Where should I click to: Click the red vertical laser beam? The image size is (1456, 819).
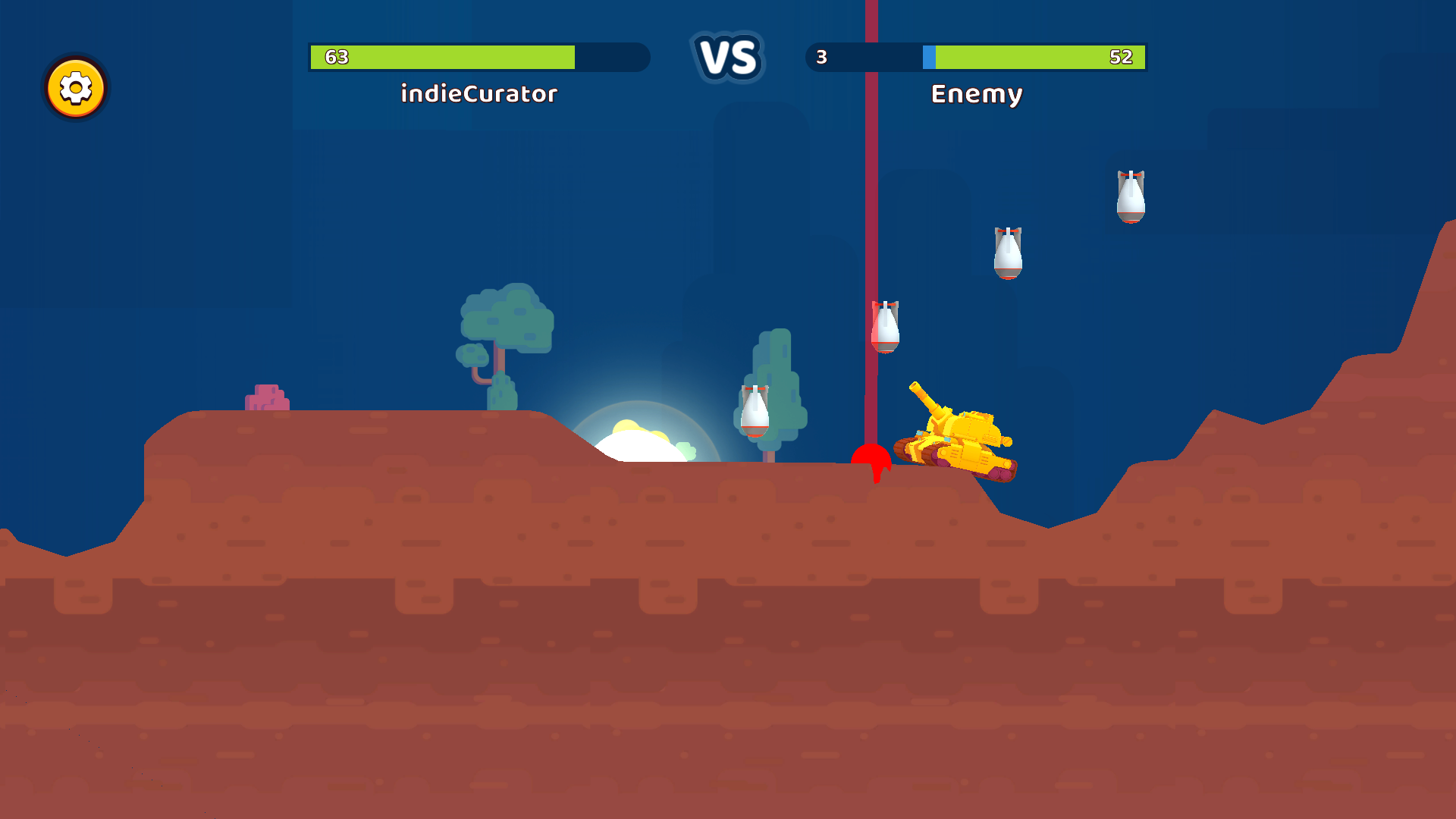[x=872, y=190]
